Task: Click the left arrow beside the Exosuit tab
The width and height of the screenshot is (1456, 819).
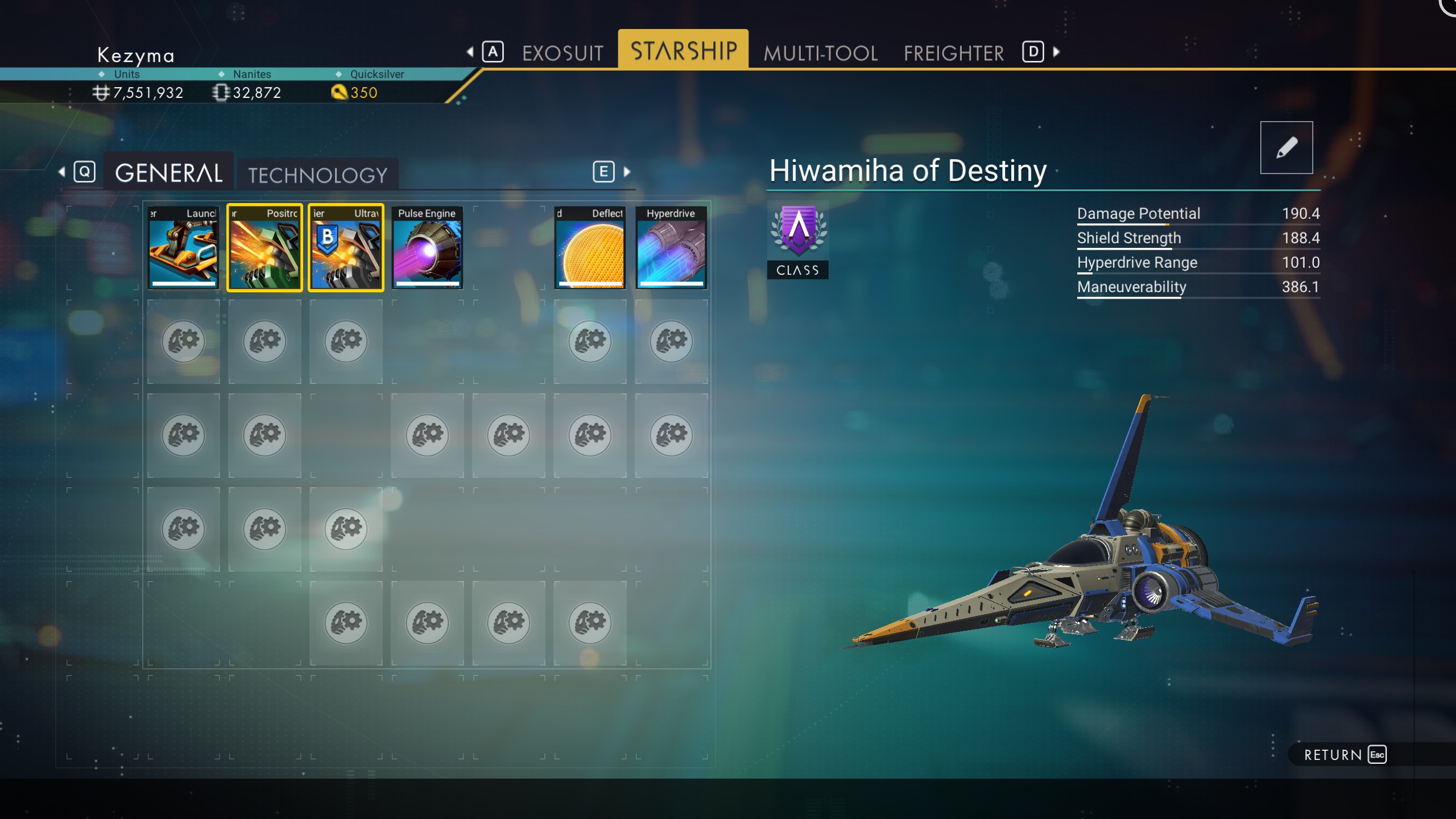Action: [470, 52]
